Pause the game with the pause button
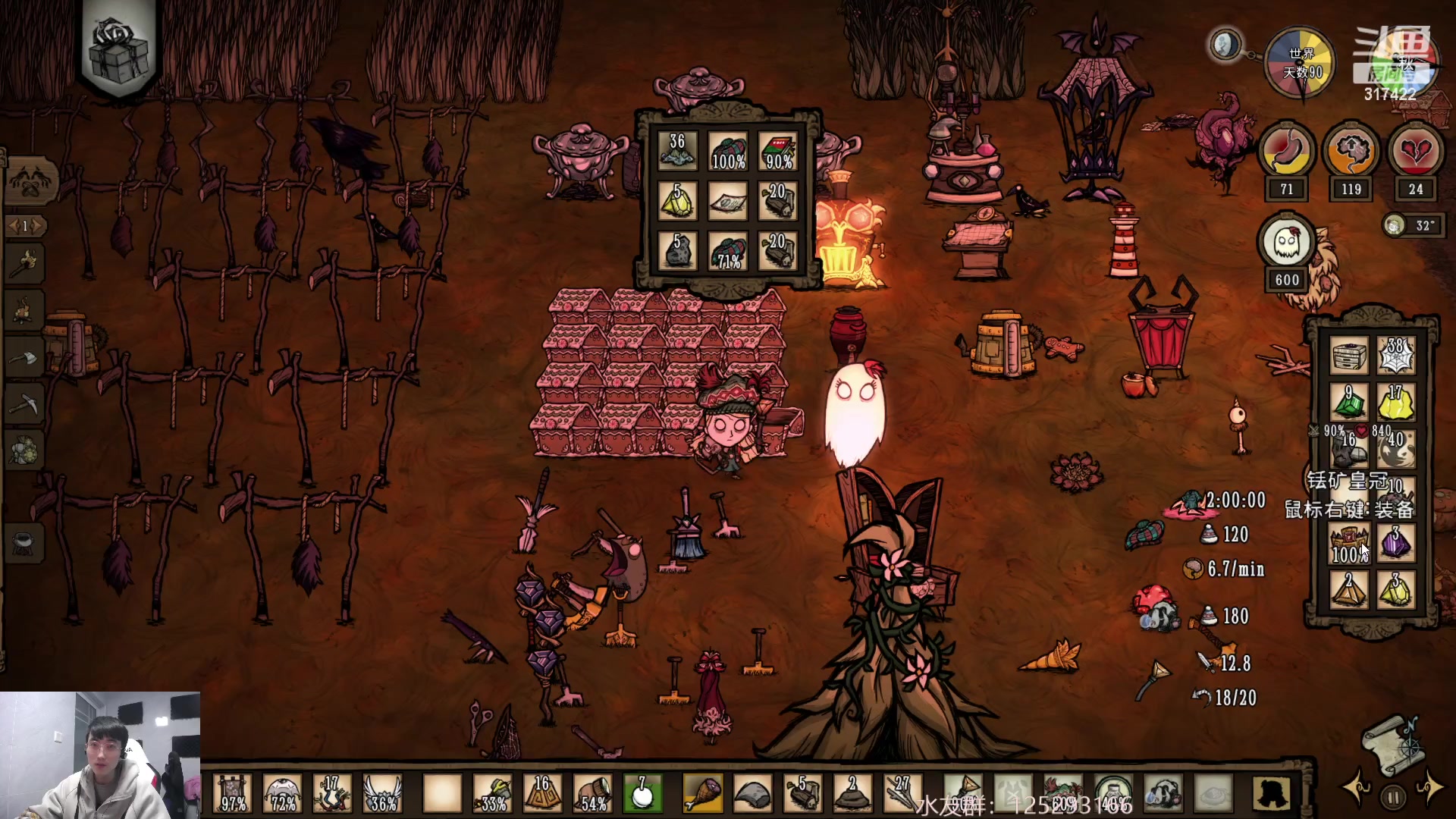The width and height of the screenshot is (1456, 819). point(1393,797)
